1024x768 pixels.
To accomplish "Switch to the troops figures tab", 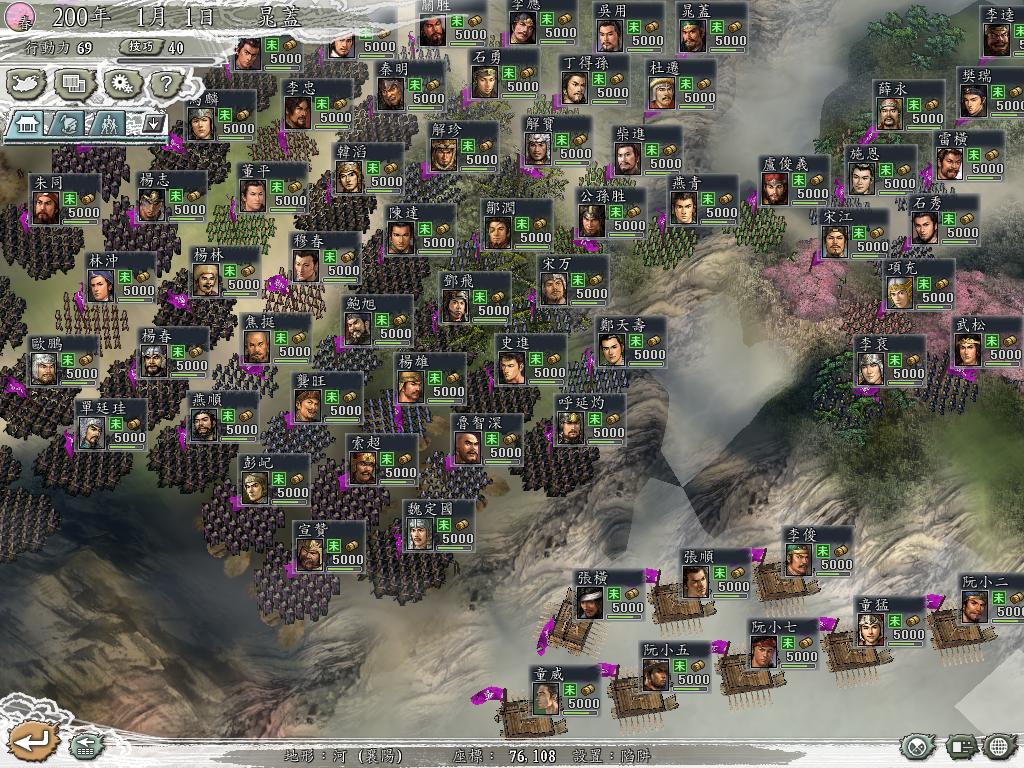I will 108,123.
